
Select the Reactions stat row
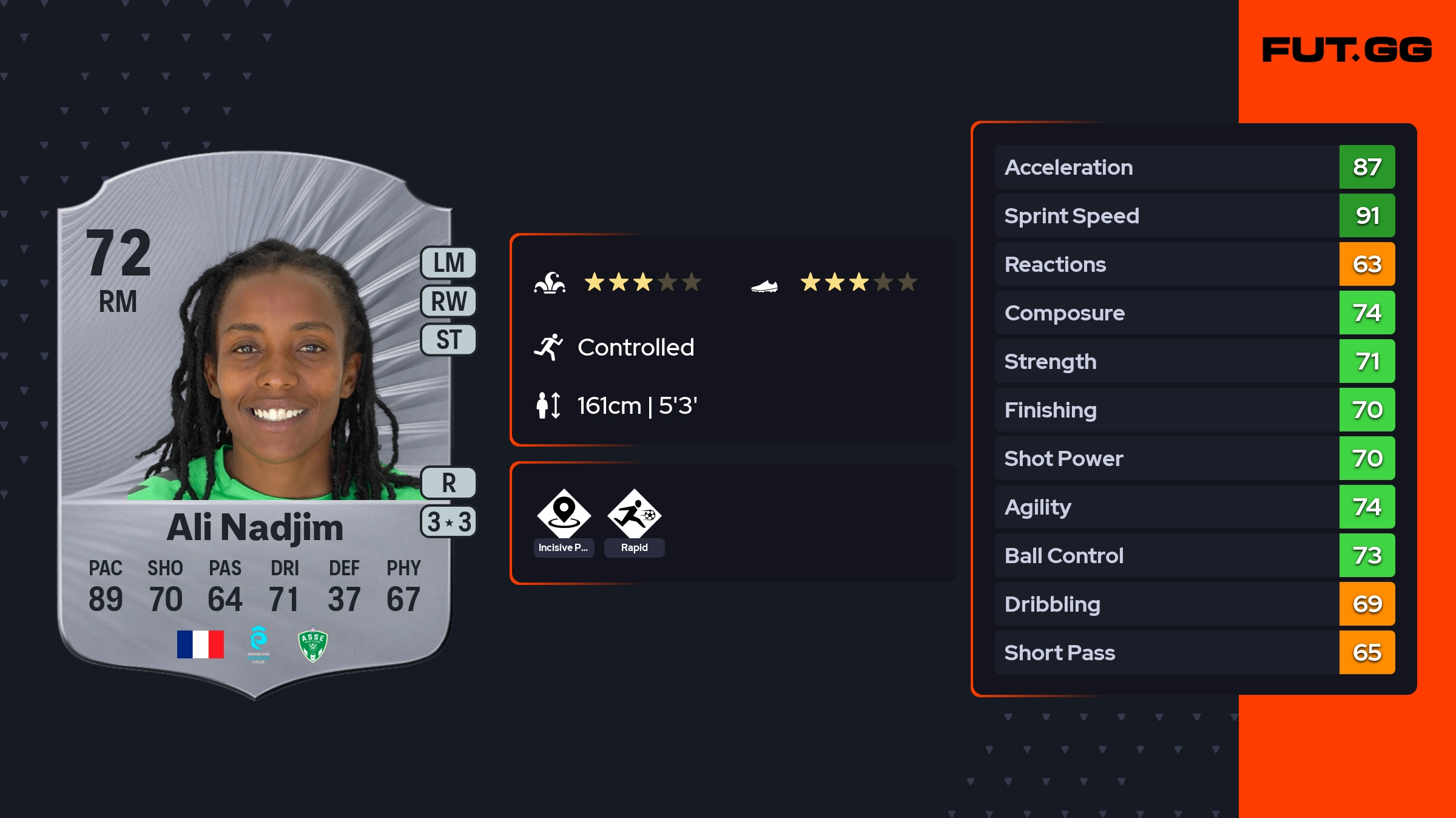(1194, 264)
